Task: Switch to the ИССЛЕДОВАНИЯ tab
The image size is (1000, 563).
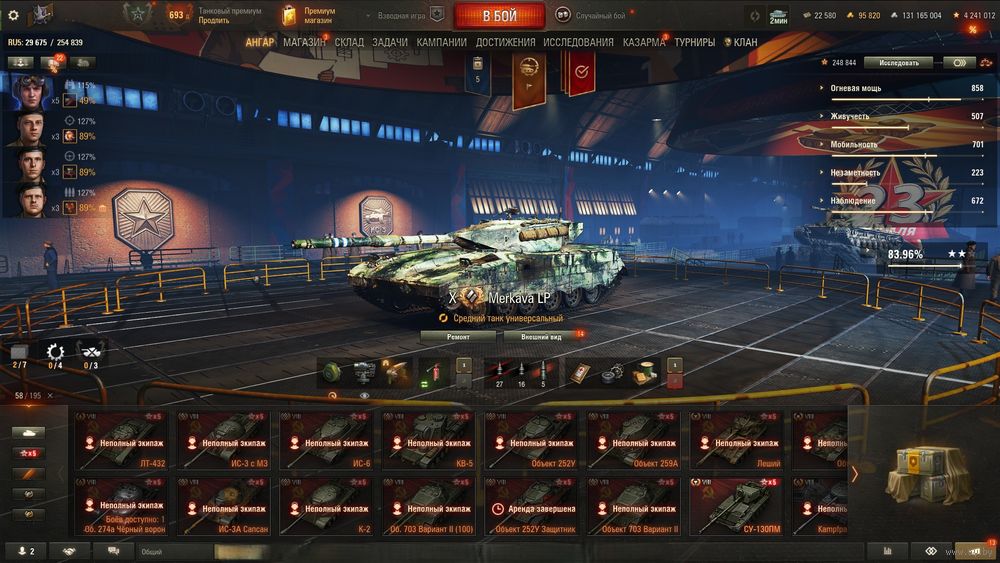Action: point(578,42)
